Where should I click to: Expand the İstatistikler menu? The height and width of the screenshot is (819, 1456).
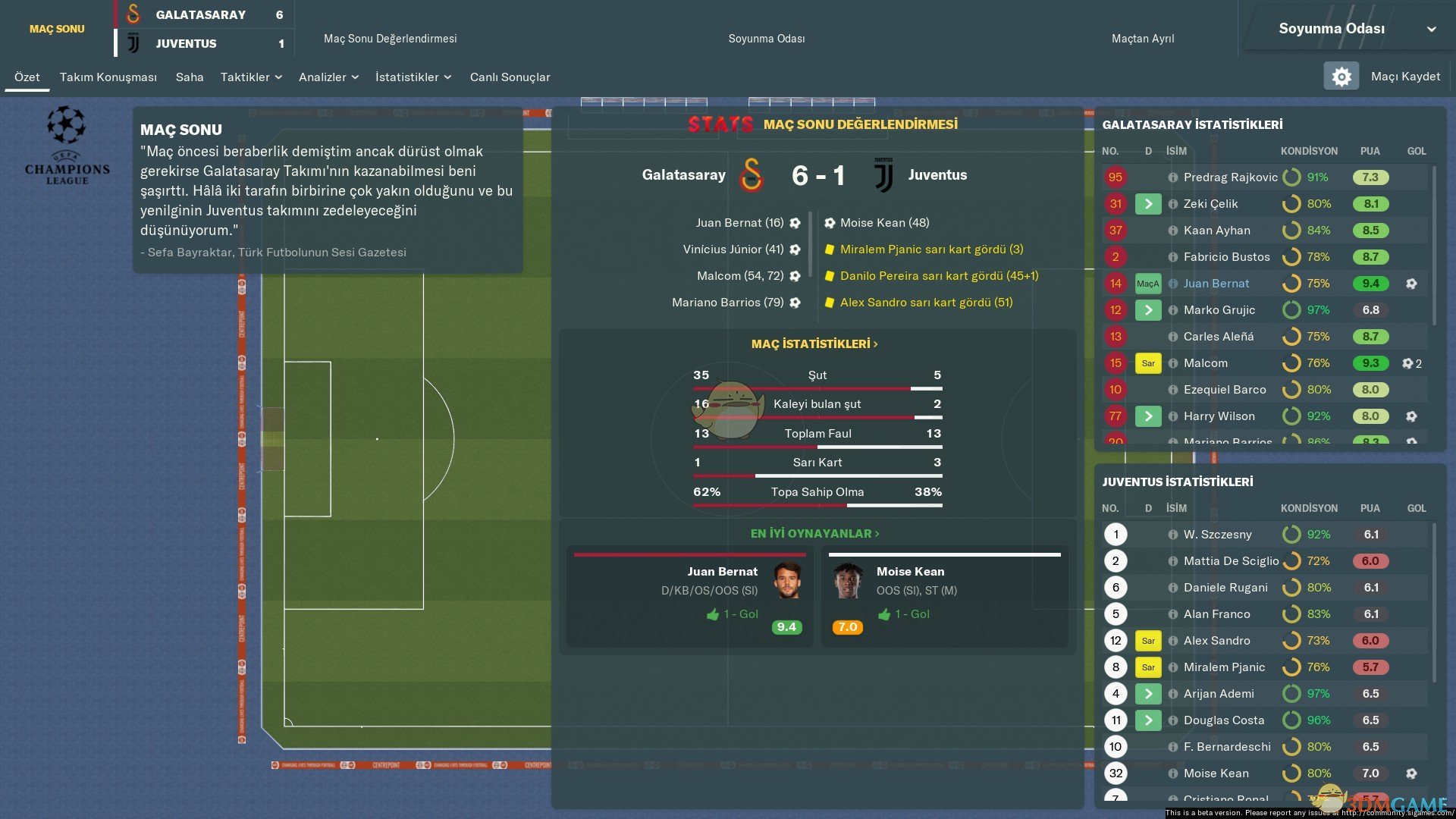click(413, 77)
